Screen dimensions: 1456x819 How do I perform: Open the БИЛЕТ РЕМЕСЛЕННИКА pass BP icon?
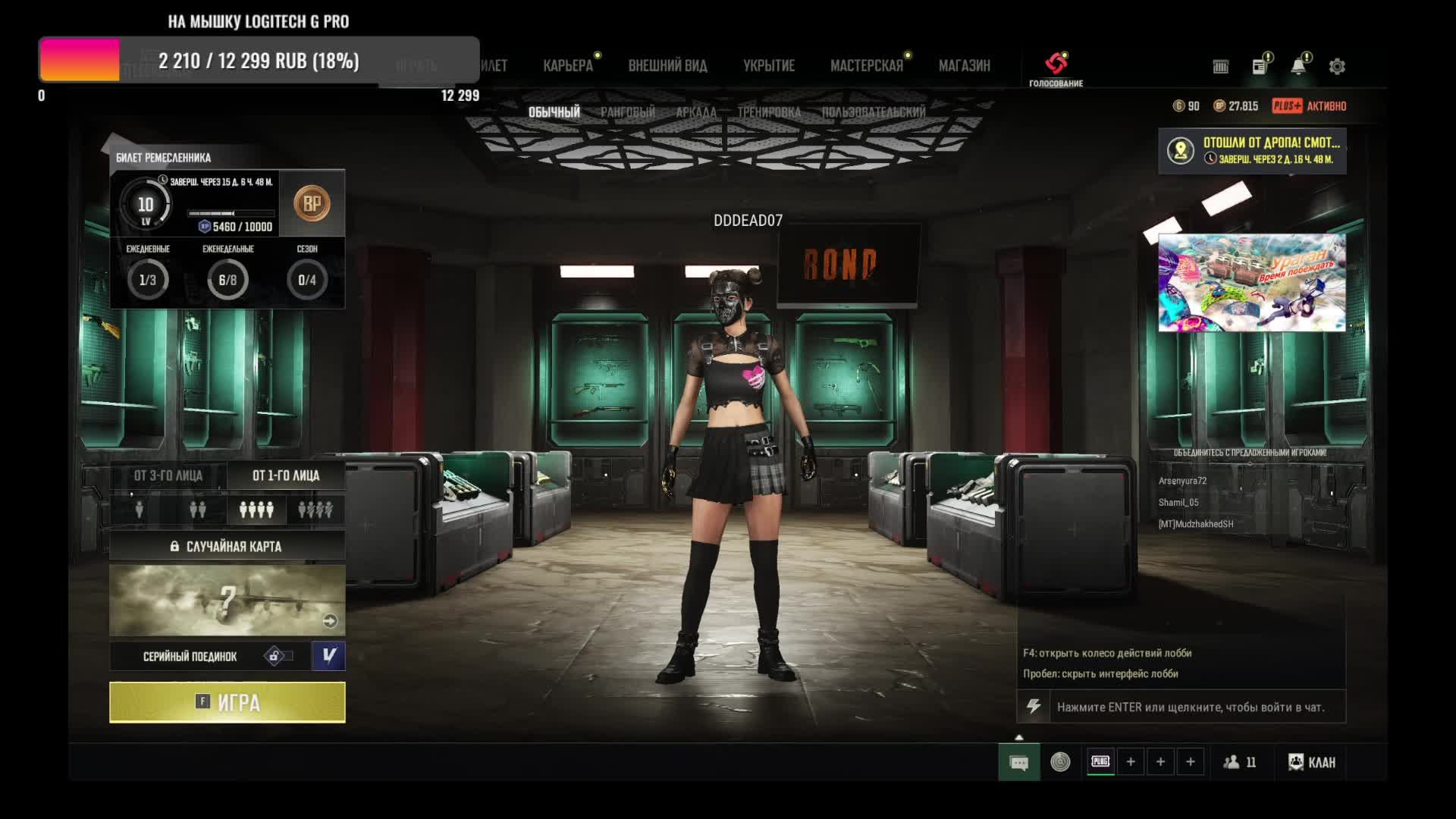[312, 204]
